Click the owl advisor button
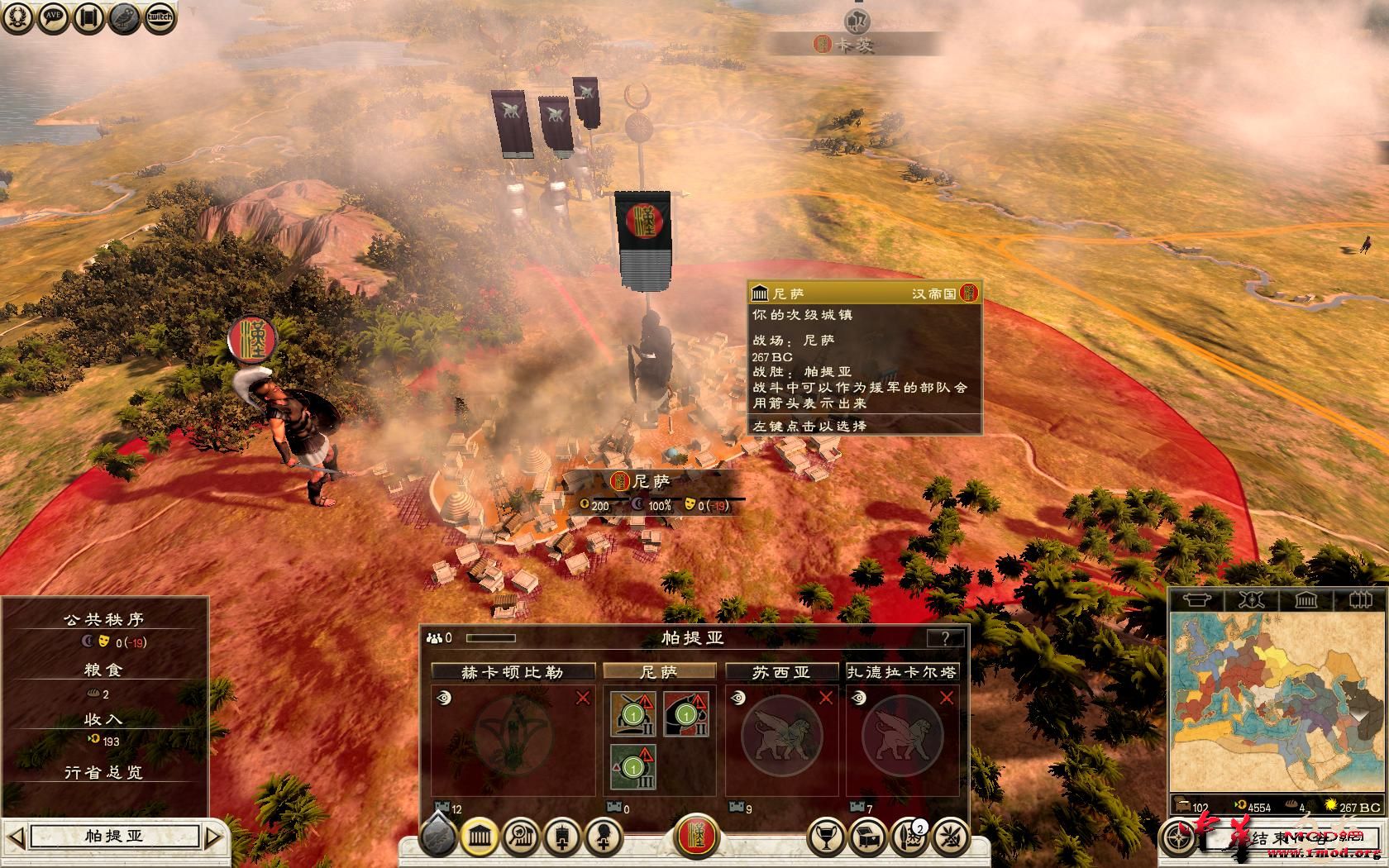Image resolution: width=1389 pixels, height=868 pixels. tap(124, 17)
